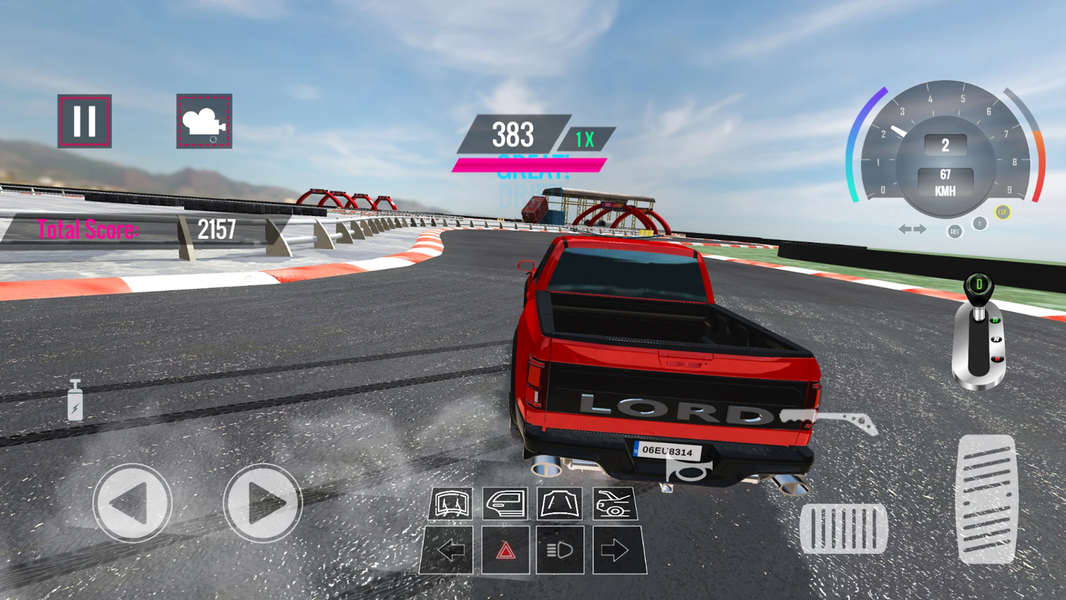
Task: Open the car door
Action: click(x=505, y=503)
